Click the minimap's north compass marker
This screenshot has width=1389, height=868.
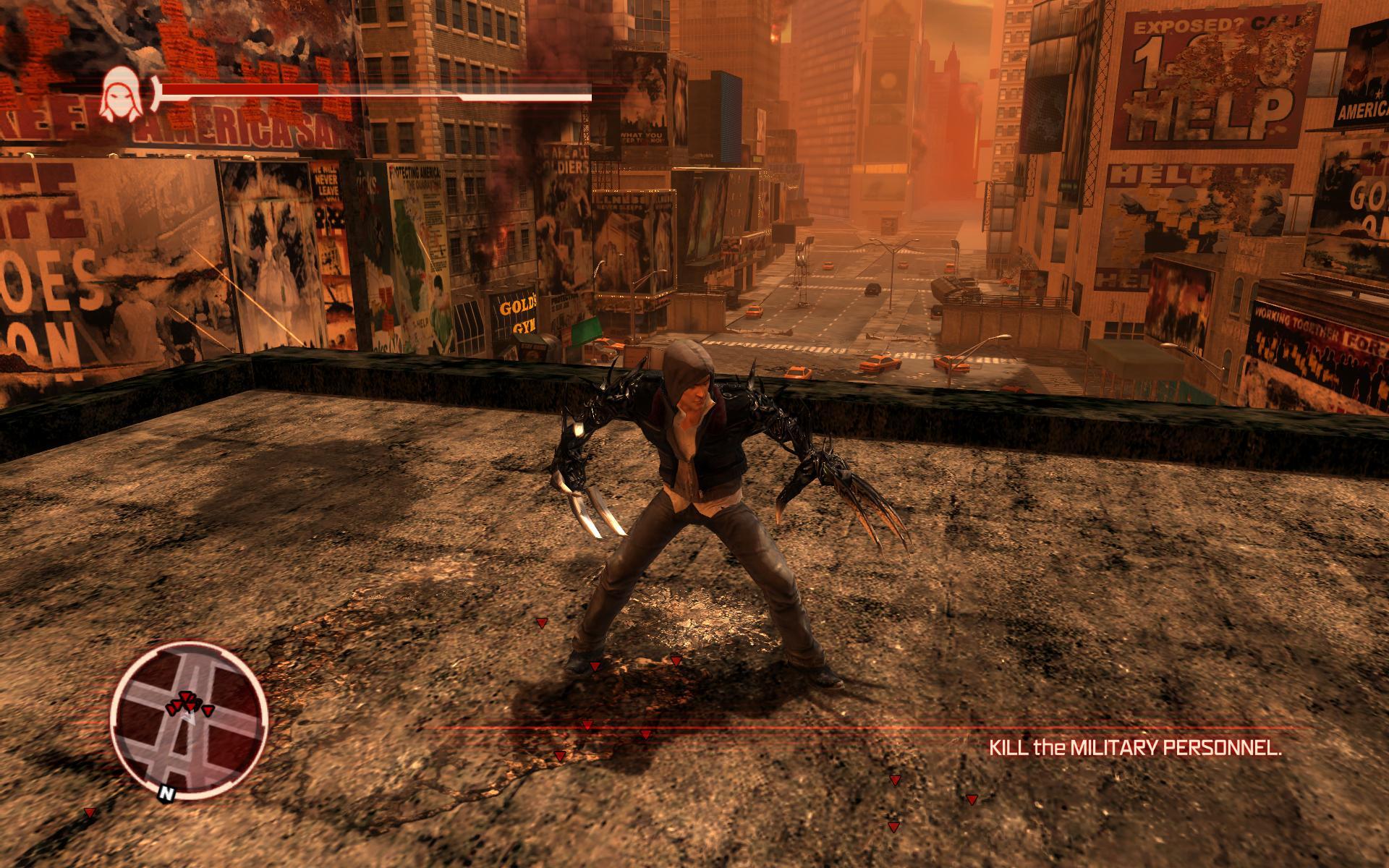click(x=167, y=793)
